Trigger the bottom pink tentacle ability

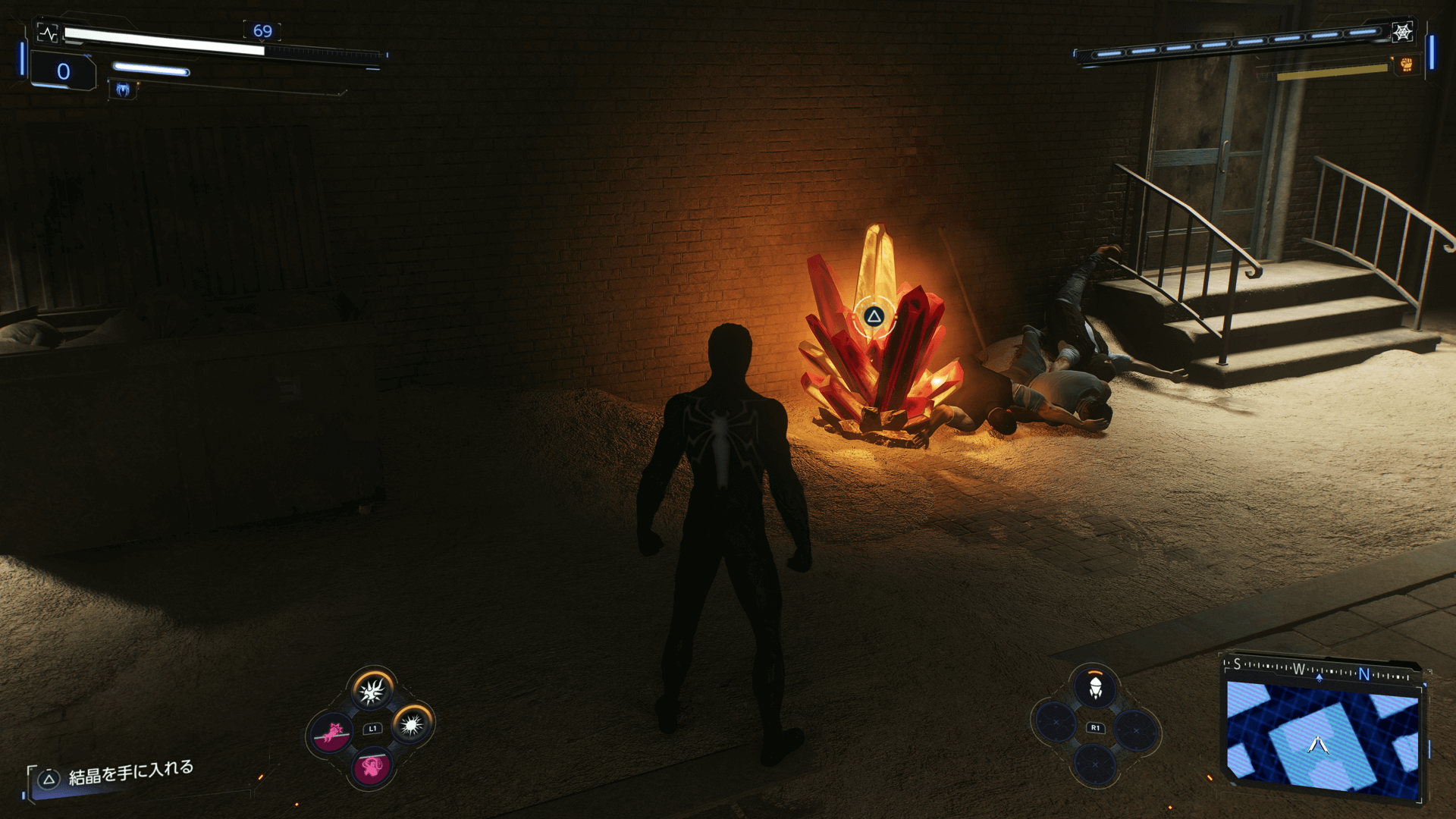[x=372, y=767]
